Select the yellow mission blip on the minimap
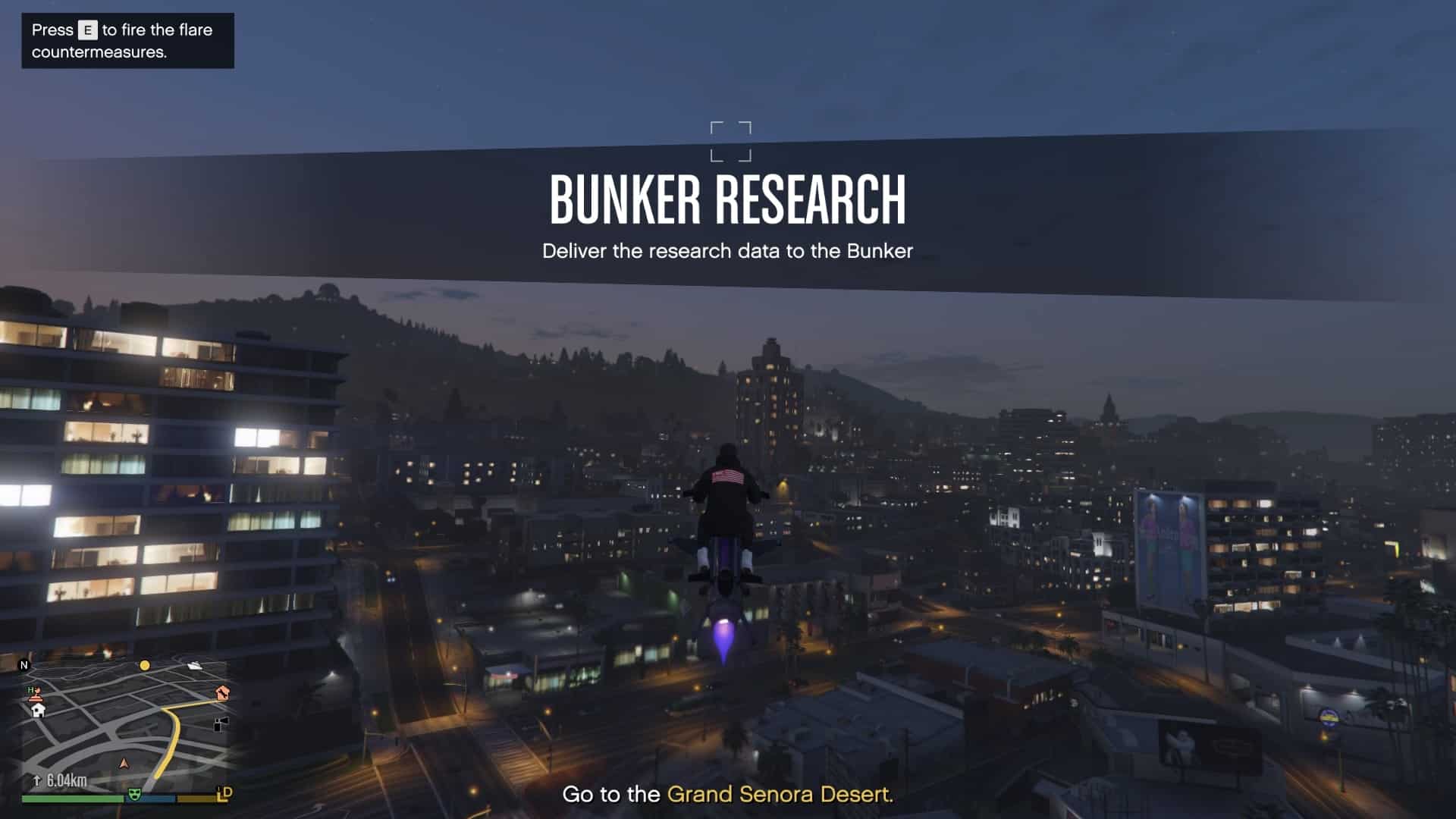 tap(145, 666)
